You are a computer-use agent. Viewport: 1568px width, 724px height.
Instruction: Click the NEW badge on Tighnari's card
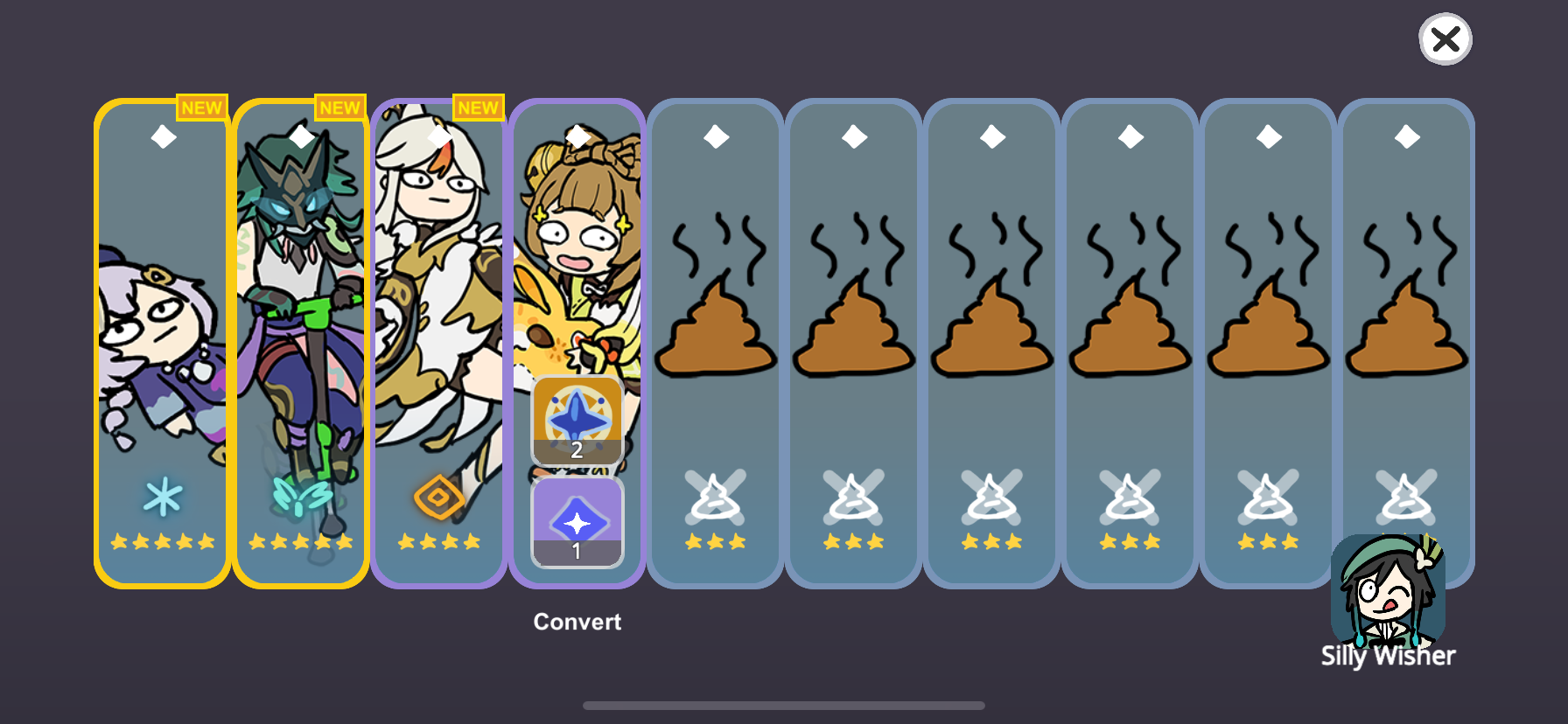(339, 107)
